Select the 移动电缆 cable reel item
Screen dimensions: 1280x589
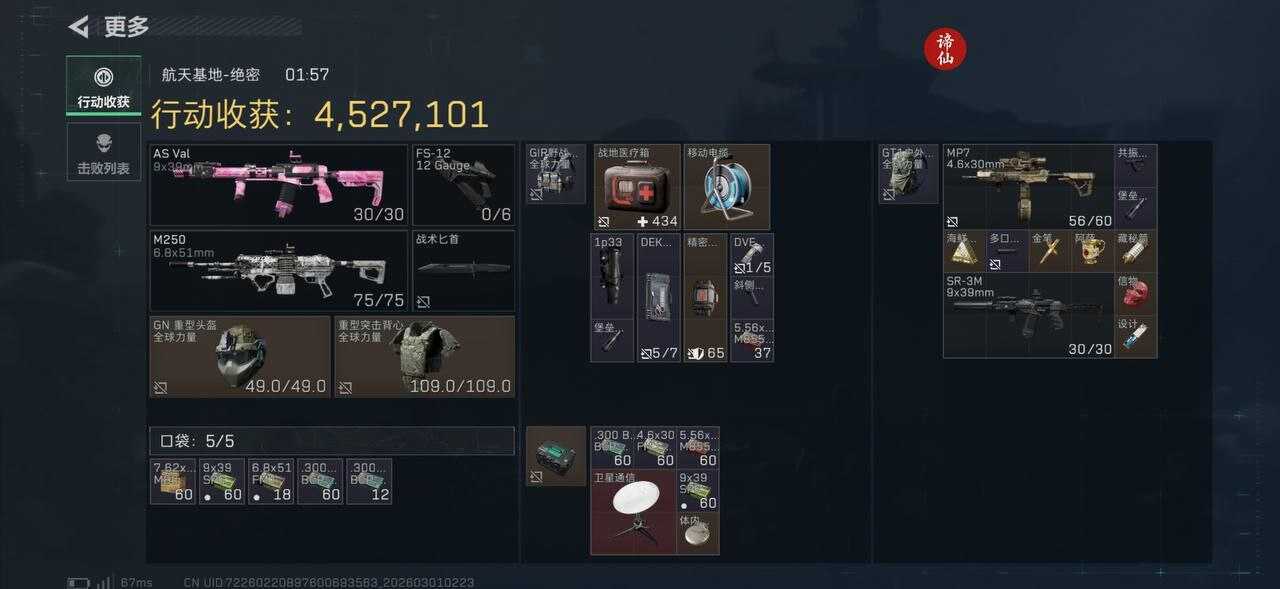coord(726,187)
